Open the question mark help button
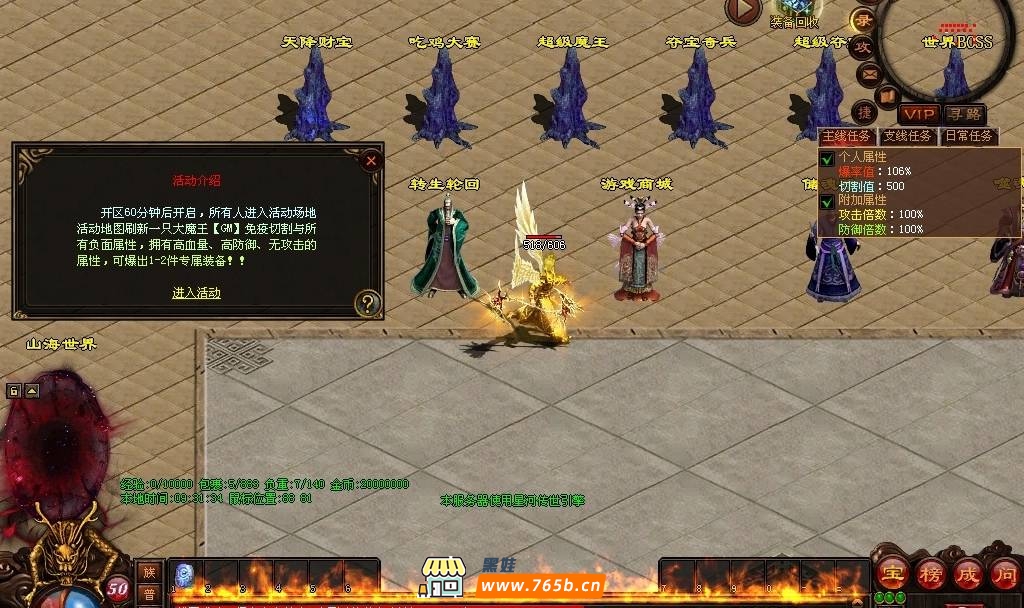Image resolution: width=1024 pixels, height=608 pixels. (368, 302)
